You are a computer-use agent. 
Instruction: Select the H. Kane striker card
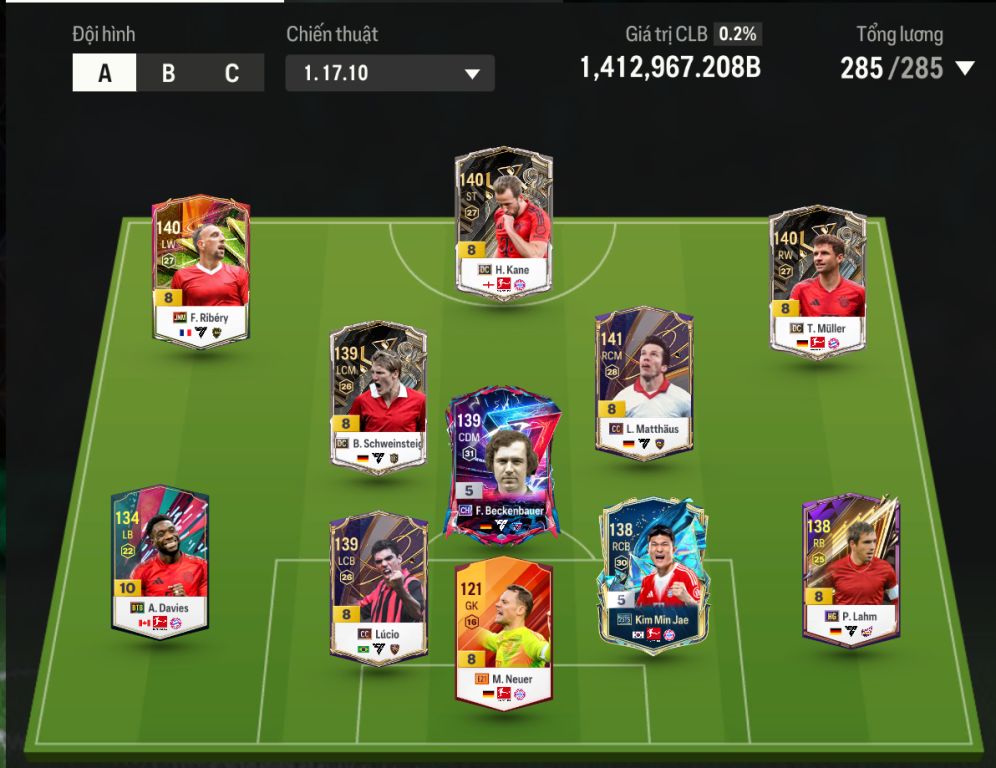504,222
